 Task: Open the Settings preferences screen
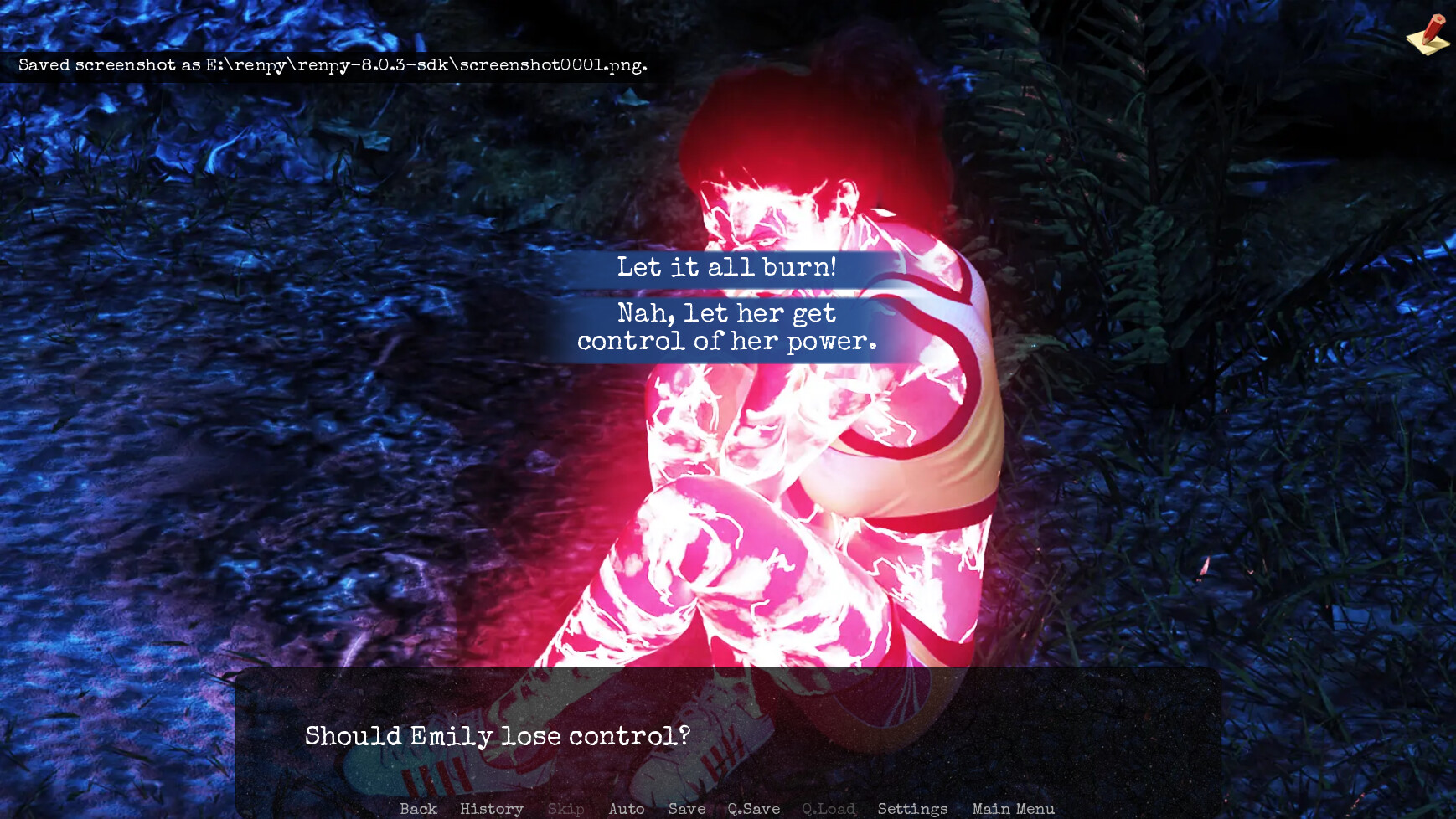[911, 809]
